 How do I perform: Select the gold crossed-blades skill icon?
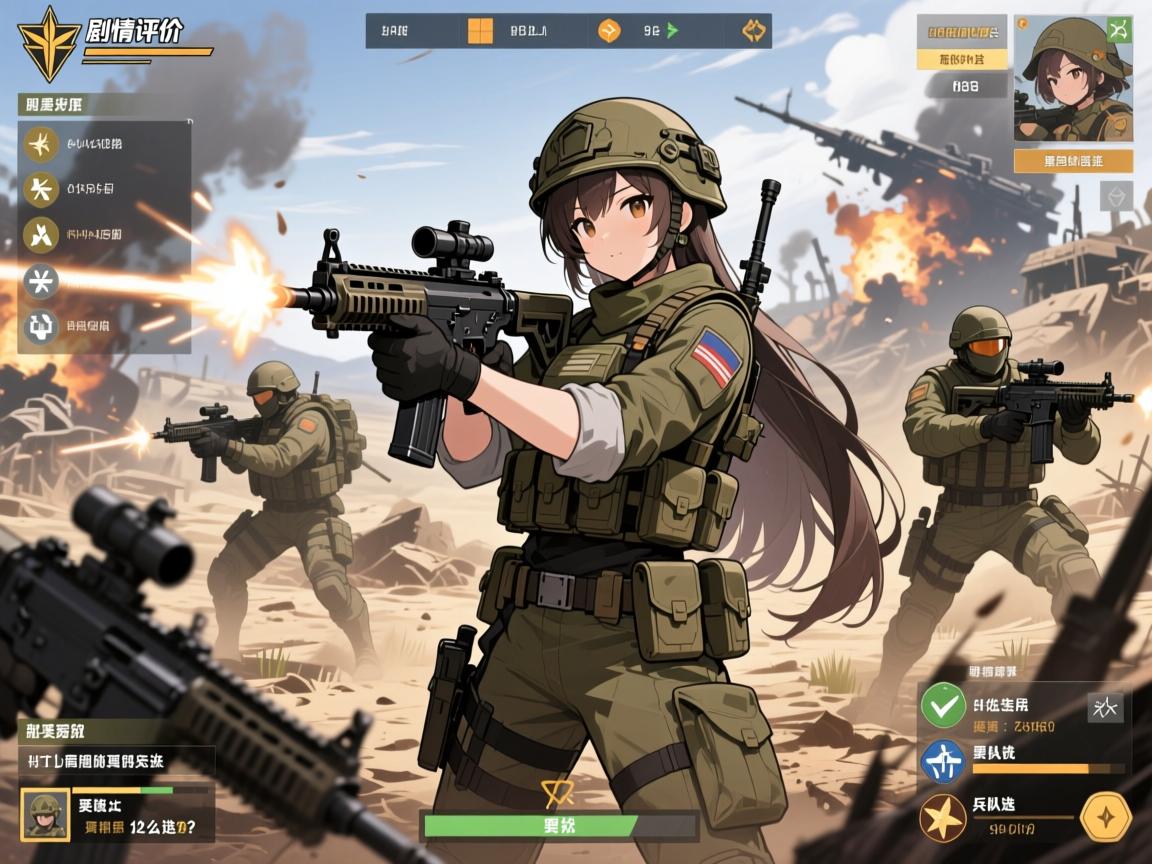click(41, 234)
